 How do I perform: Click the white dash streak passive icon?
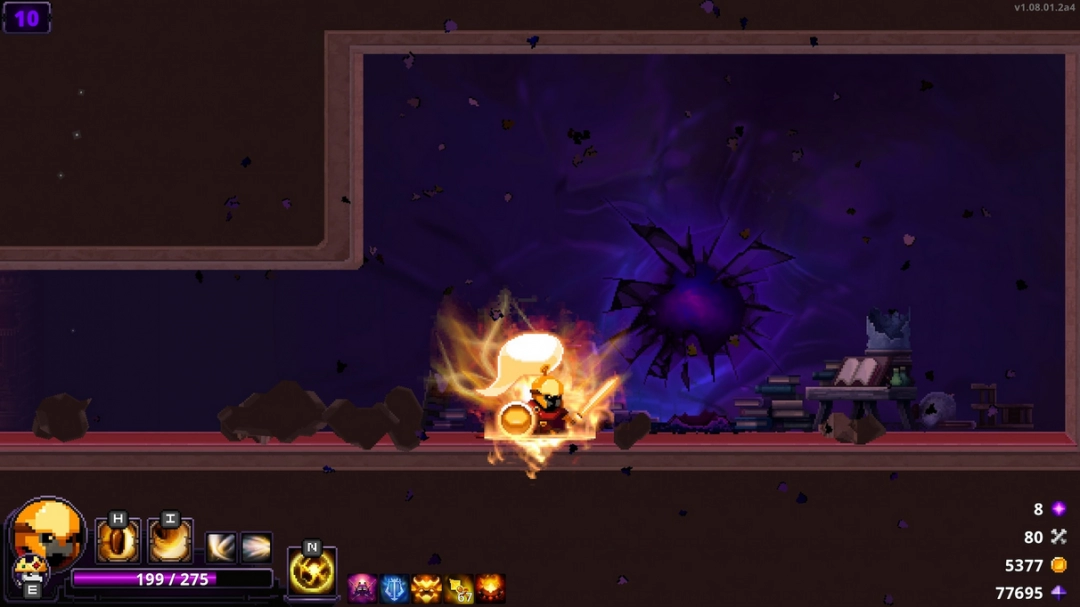[x=256, y=547]
